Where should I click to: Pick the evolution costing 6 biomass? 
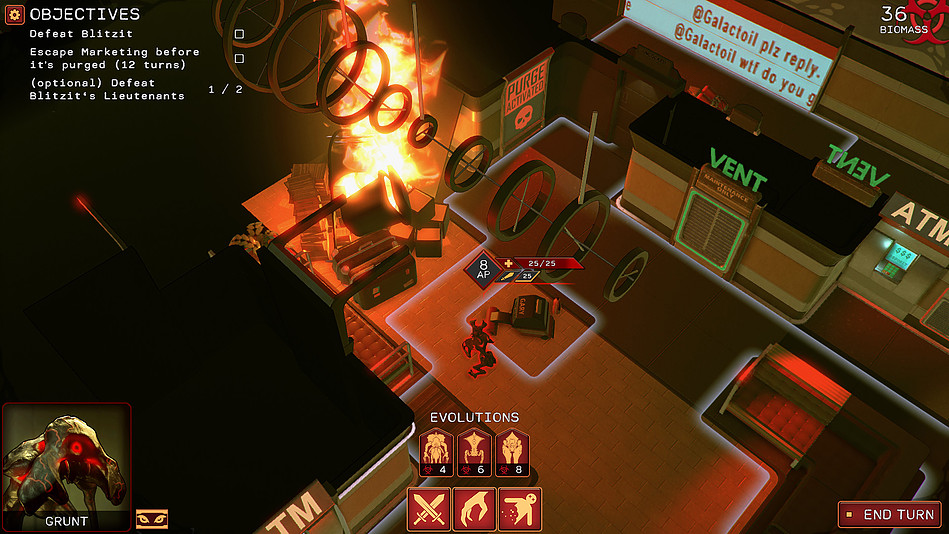pos(474,452)
